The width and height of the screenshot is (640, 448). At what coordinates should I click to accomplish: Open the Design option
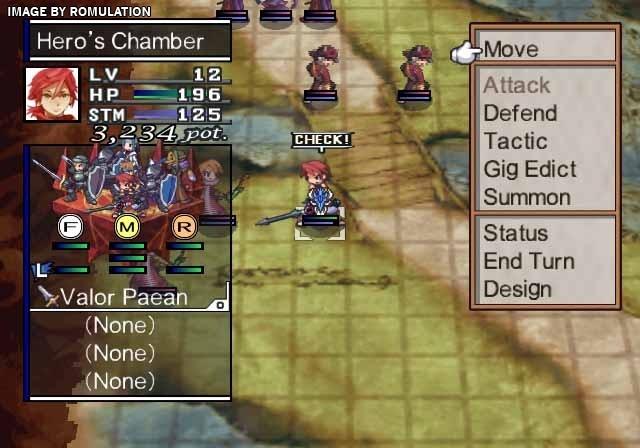[x=517, y=289]
